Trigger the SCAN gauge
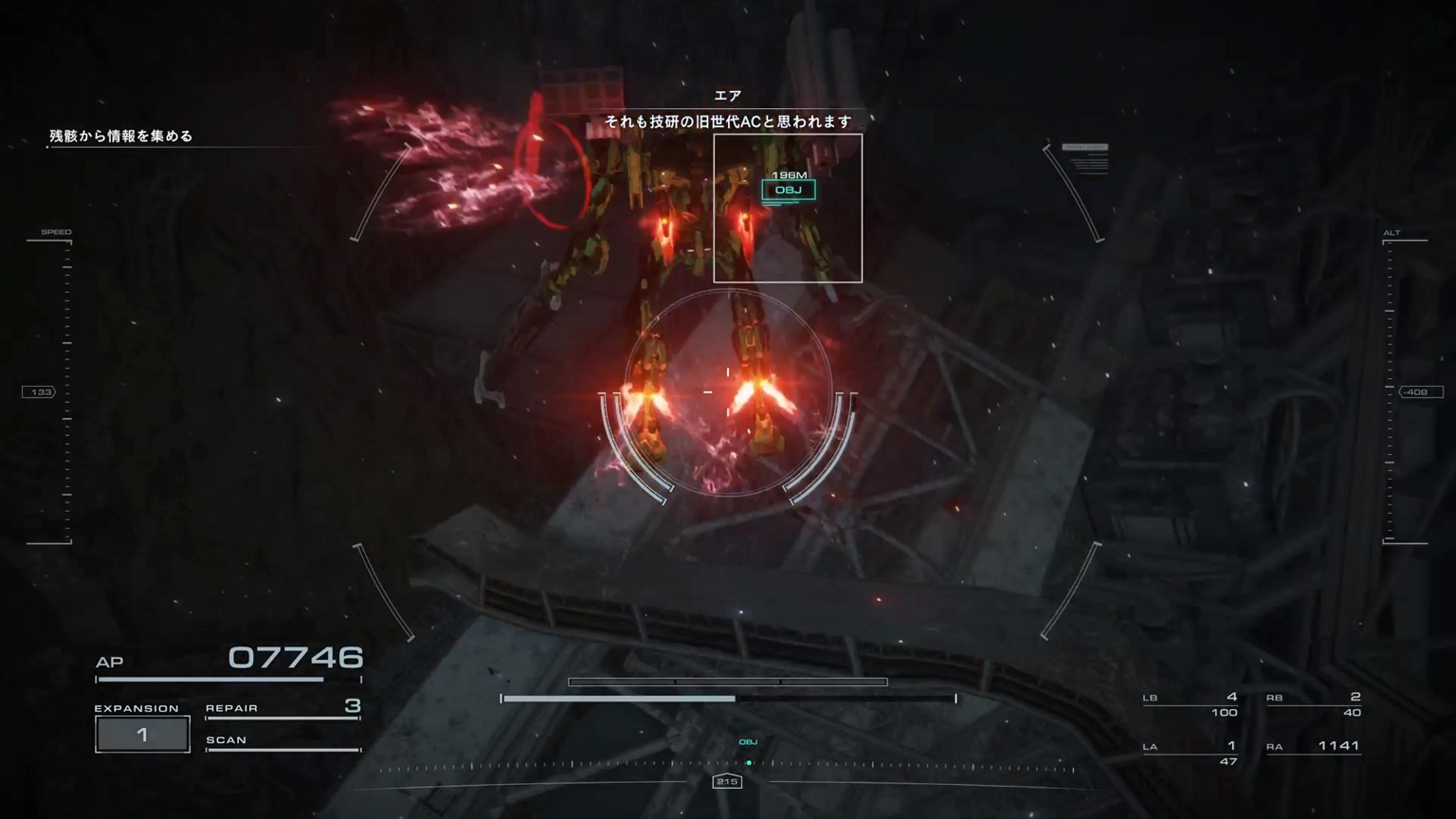This screenshot has width=1456, height=819. [x=282, y=741]
